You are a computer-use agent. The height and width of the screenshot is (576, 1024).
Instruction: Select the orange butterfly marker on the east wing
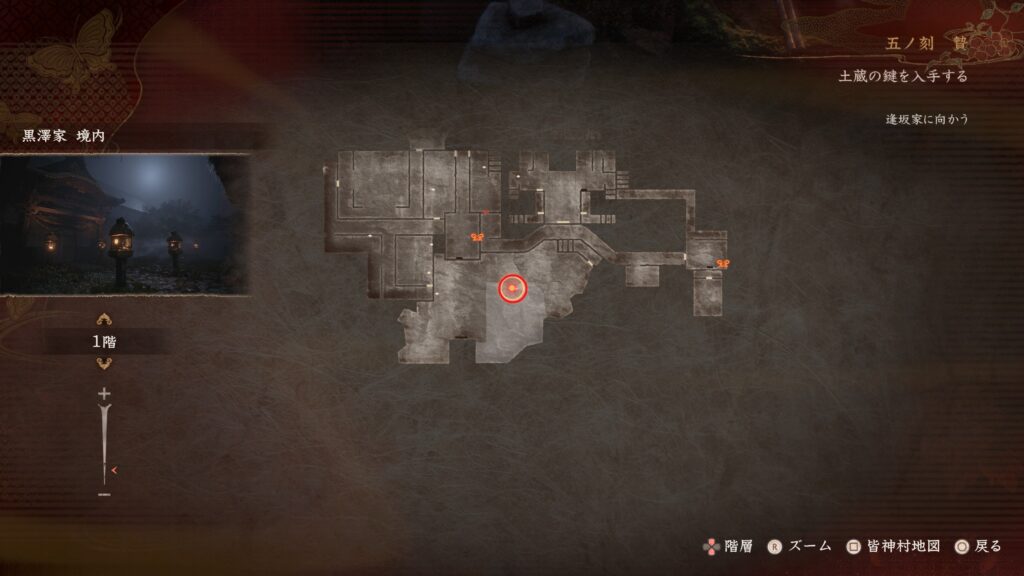pos(722,264)
